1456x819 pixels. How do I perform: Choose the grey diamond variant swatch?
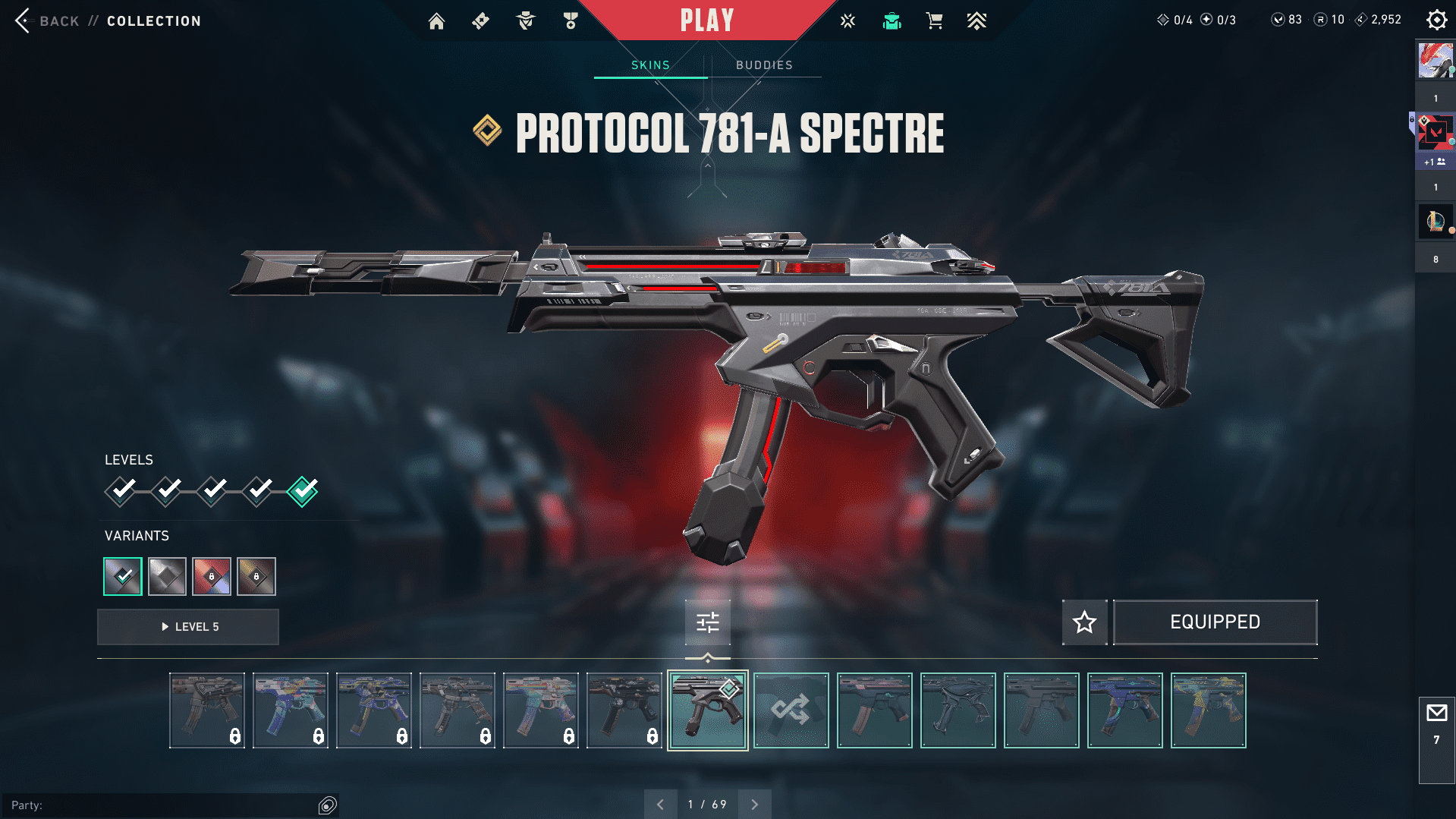pos(167,577)
